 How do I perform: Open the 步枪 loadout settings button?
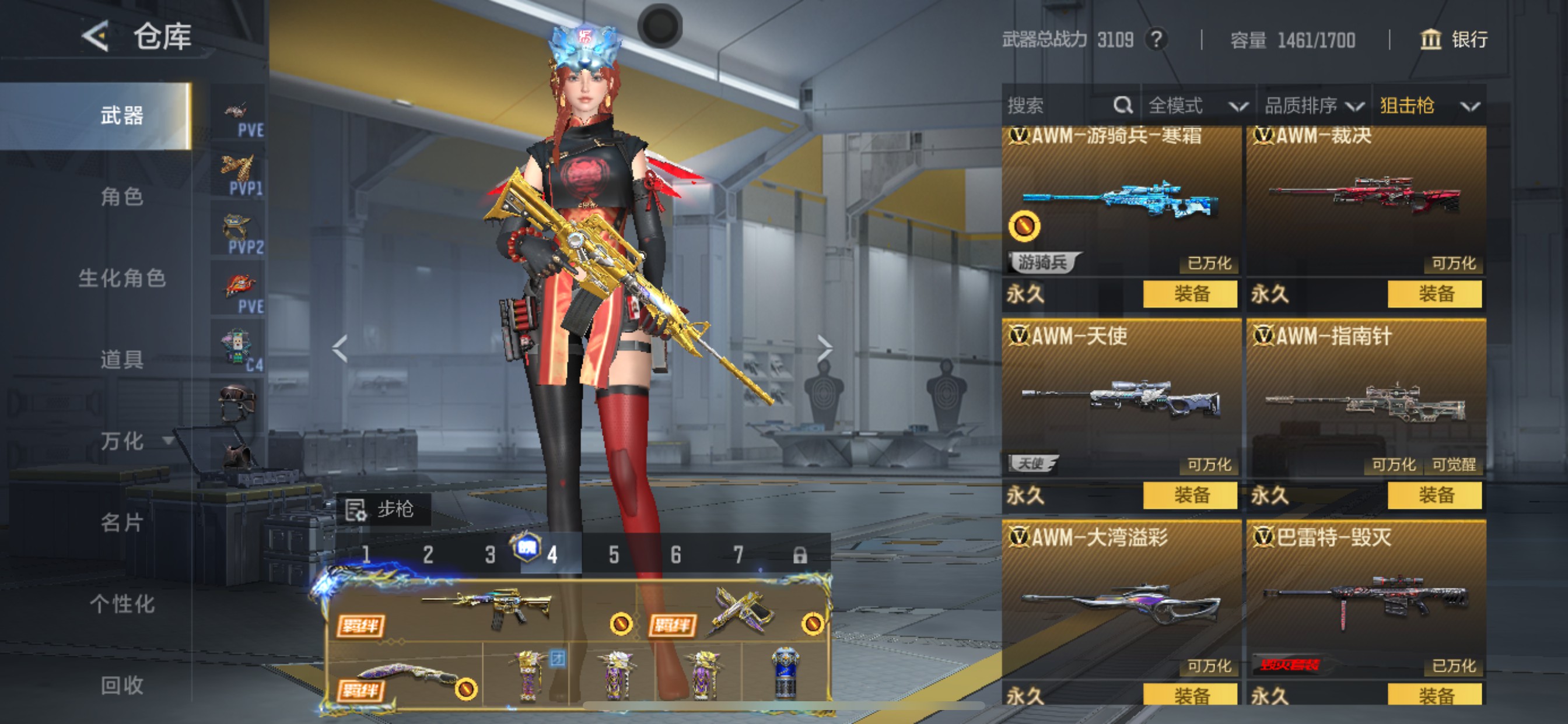click(x=381, y=509)
